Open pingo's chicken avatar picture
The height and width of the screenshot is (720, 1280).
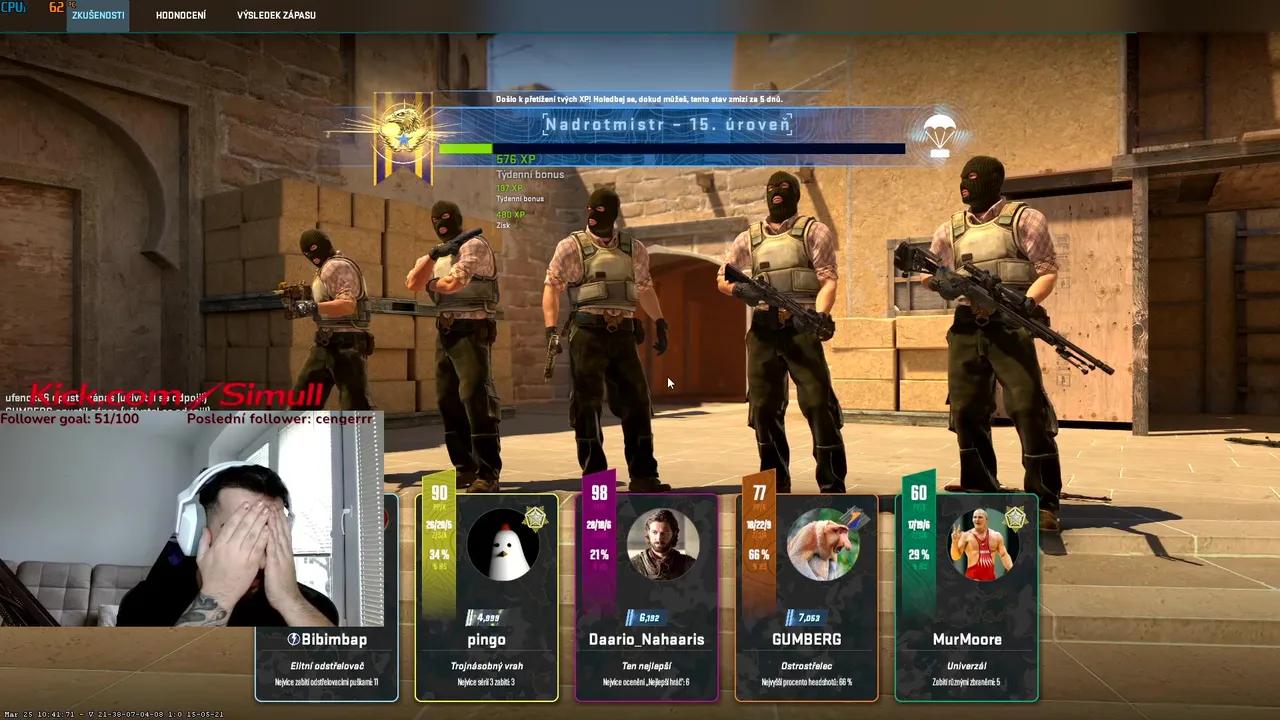tap(505, 545)
